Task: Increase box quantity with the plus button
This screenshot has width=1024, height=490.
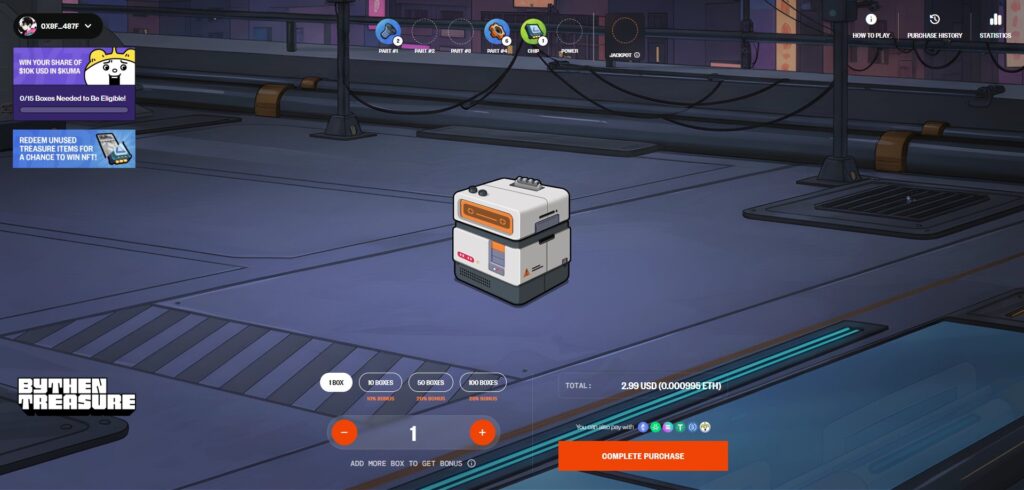Action: [482, 433]
